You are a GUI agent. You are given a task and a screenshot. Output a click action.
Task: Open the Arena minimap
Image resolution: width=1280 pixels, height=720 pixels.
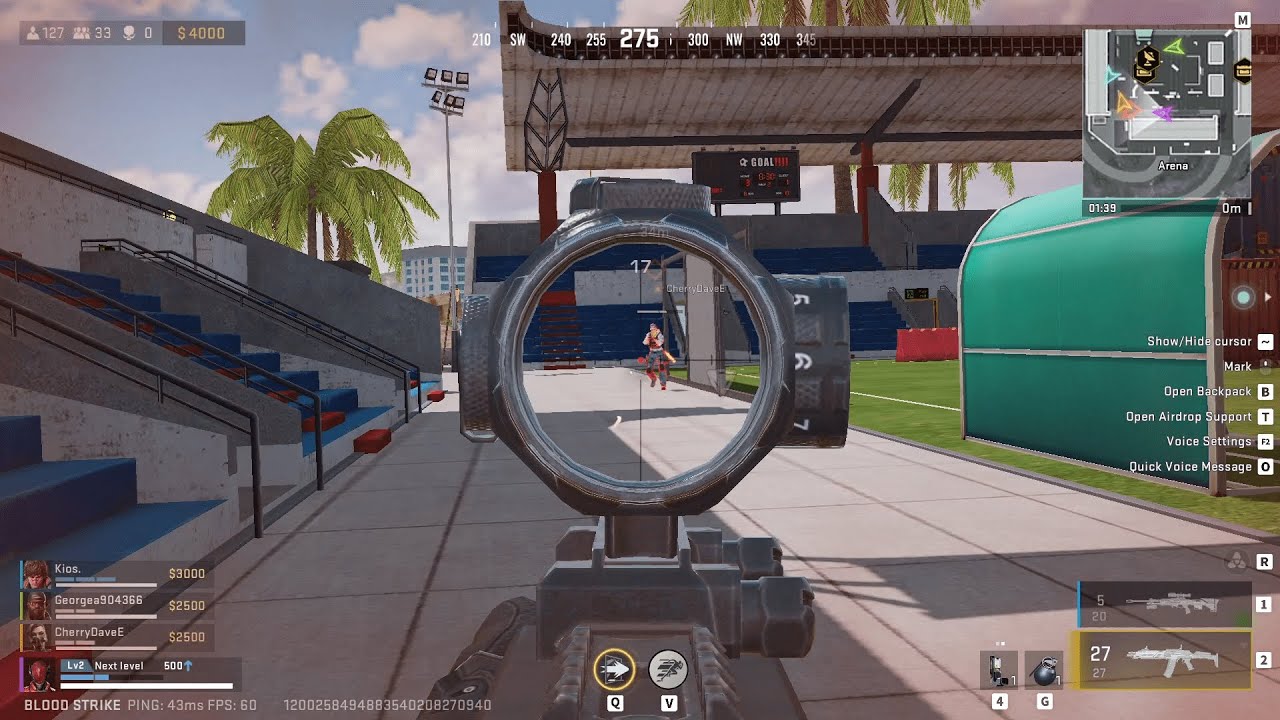click(x=1166, y=112)
